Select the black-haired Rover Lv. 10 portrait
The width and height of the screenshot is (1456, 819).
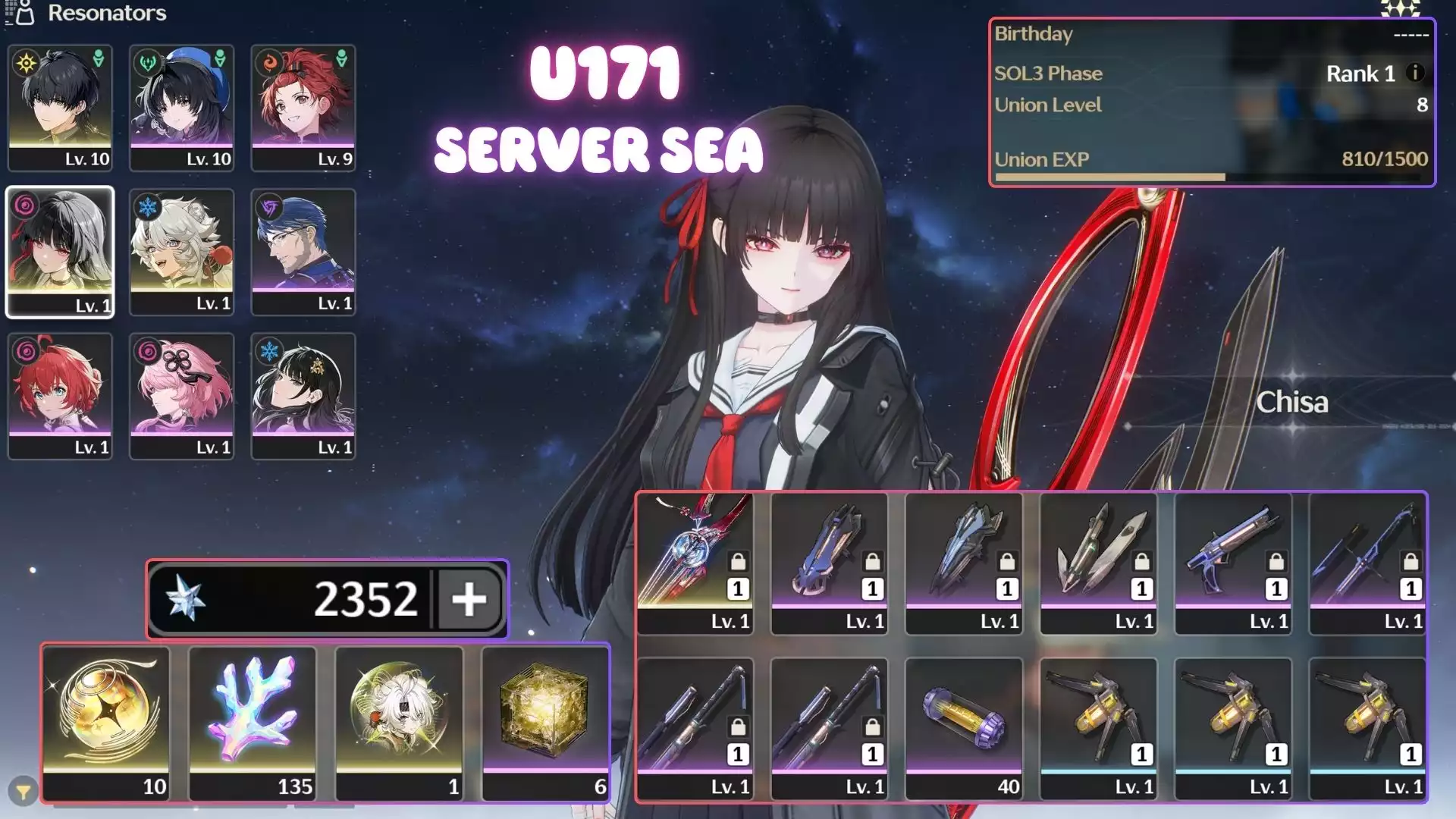60,108
